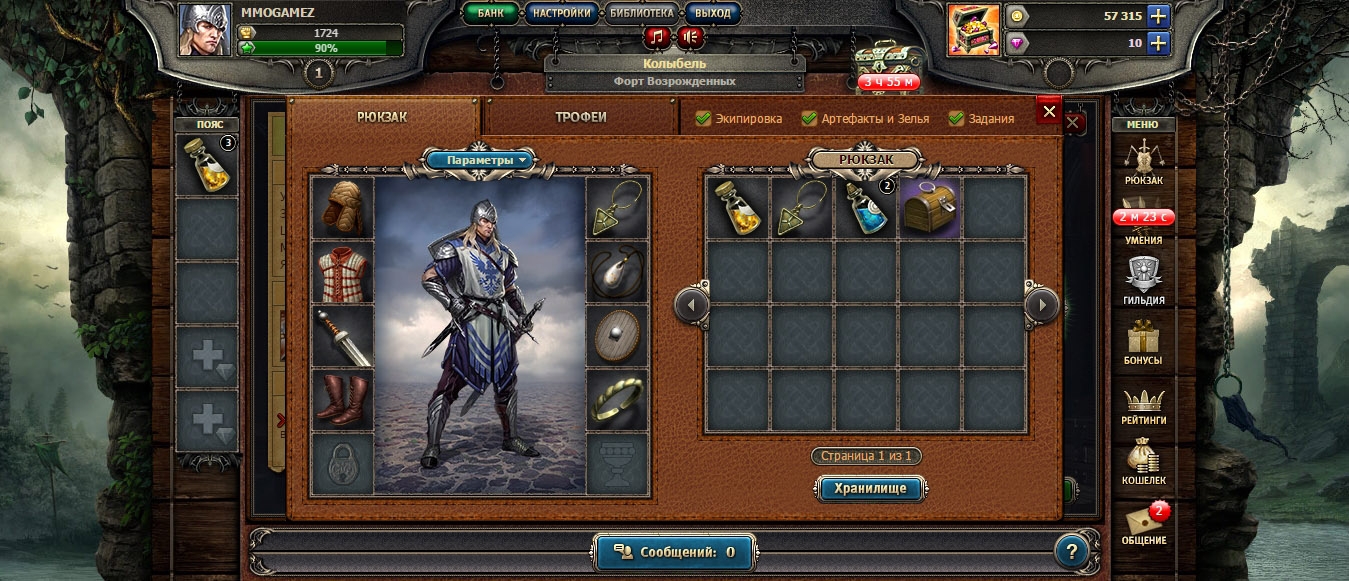1349x581 pixels.
Task: Select the equipped boots slot
Action: 342,400
